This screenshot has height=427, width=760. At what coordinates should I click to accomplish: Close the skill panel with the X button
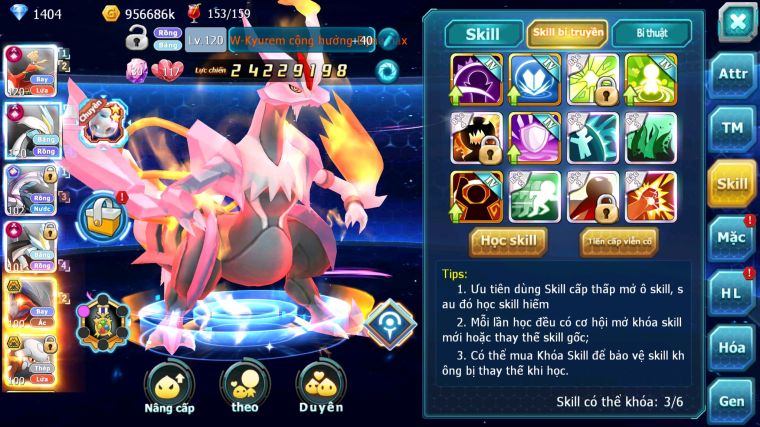(737, 21)
